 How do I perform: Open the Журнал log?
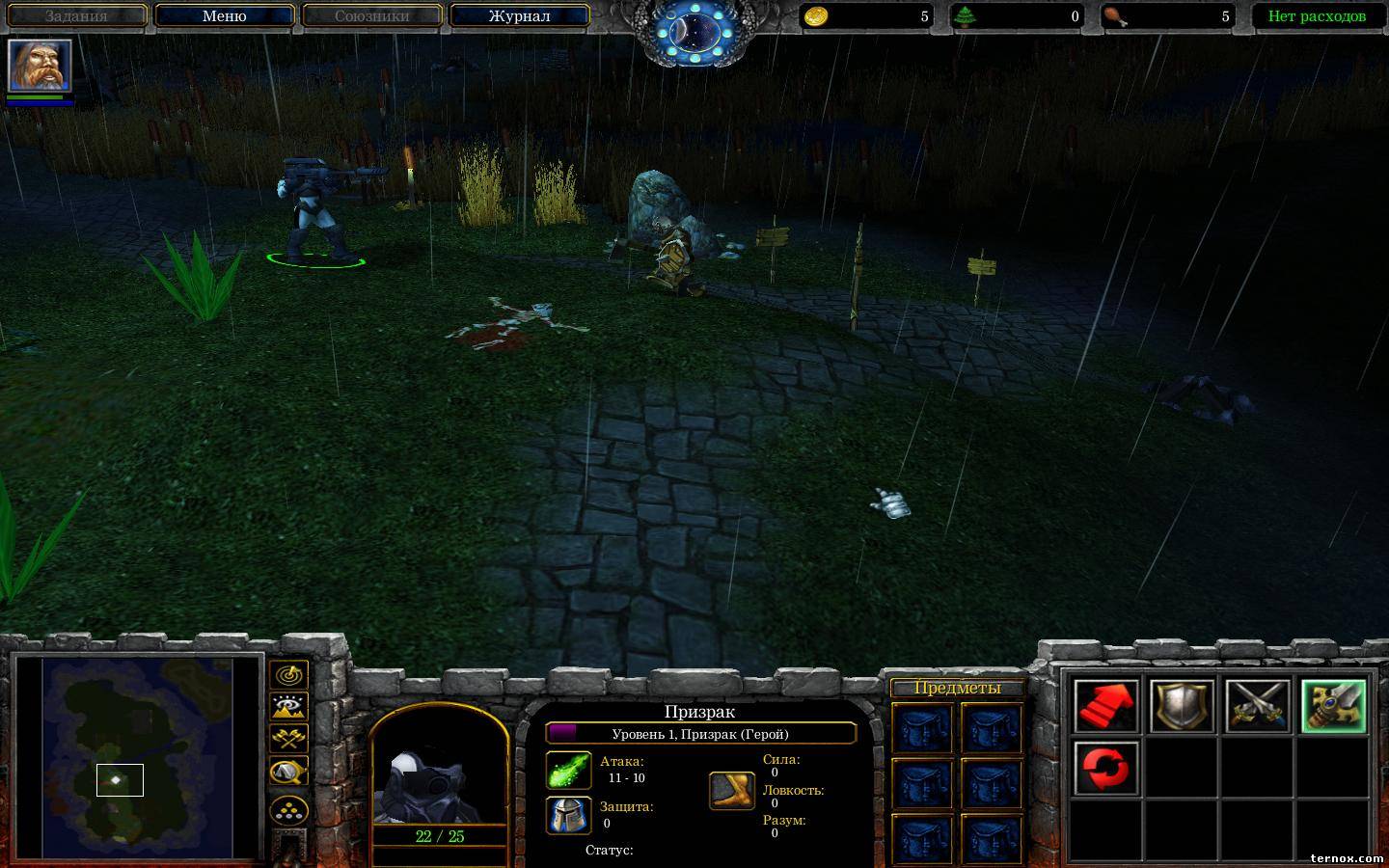pos(519,15)
